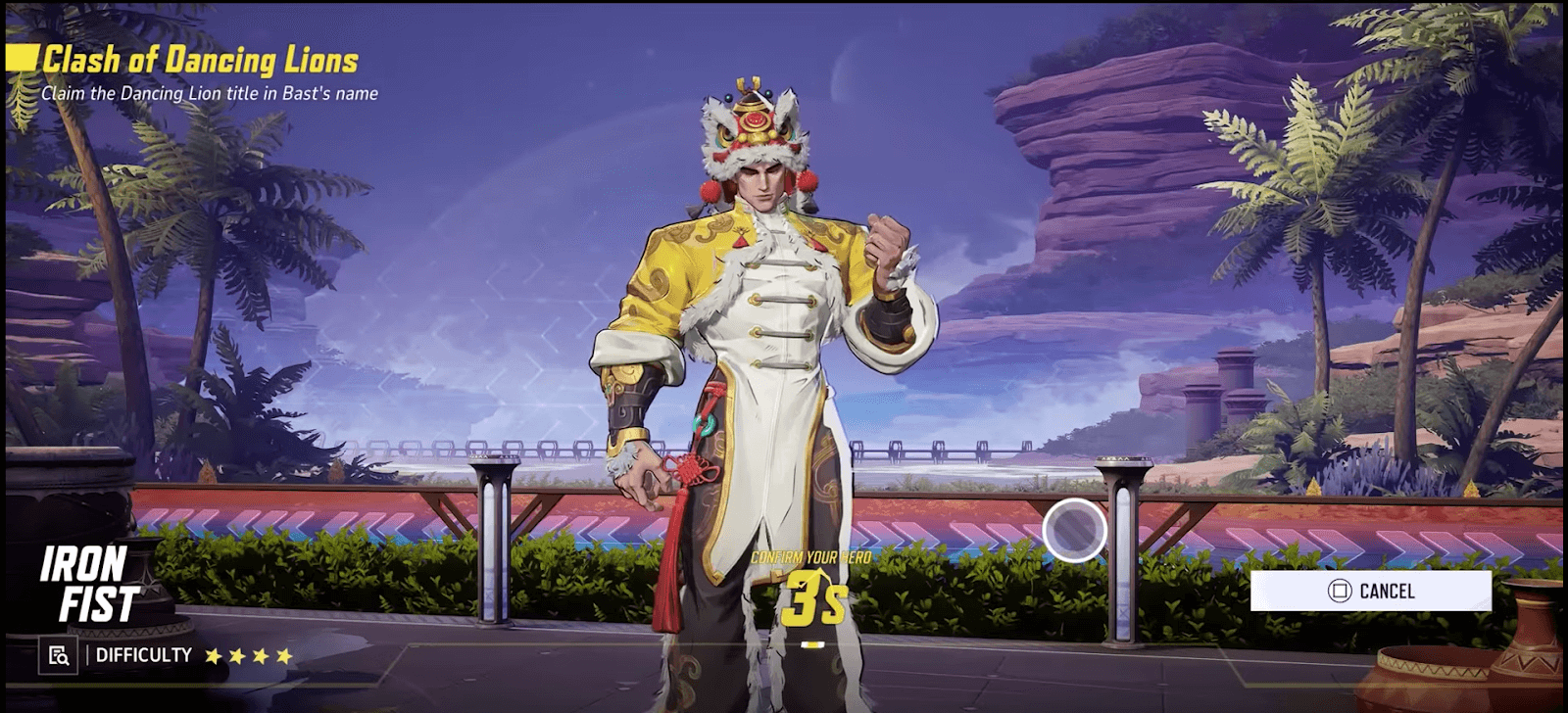
Task: Select the first difficulty star
Action: click(215, 656)
